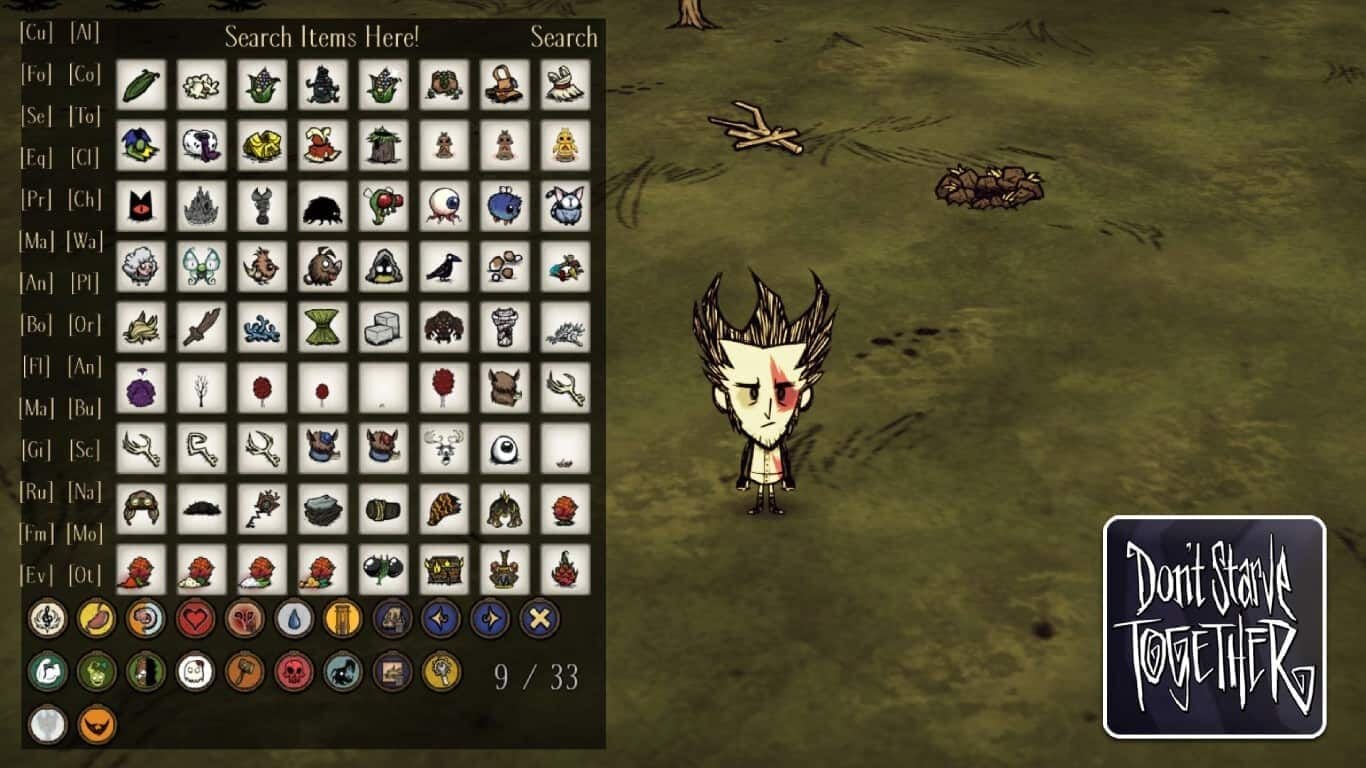Spawn the deerclops eyeball item
Screen dimensions: 1366x768
point(504,449)
